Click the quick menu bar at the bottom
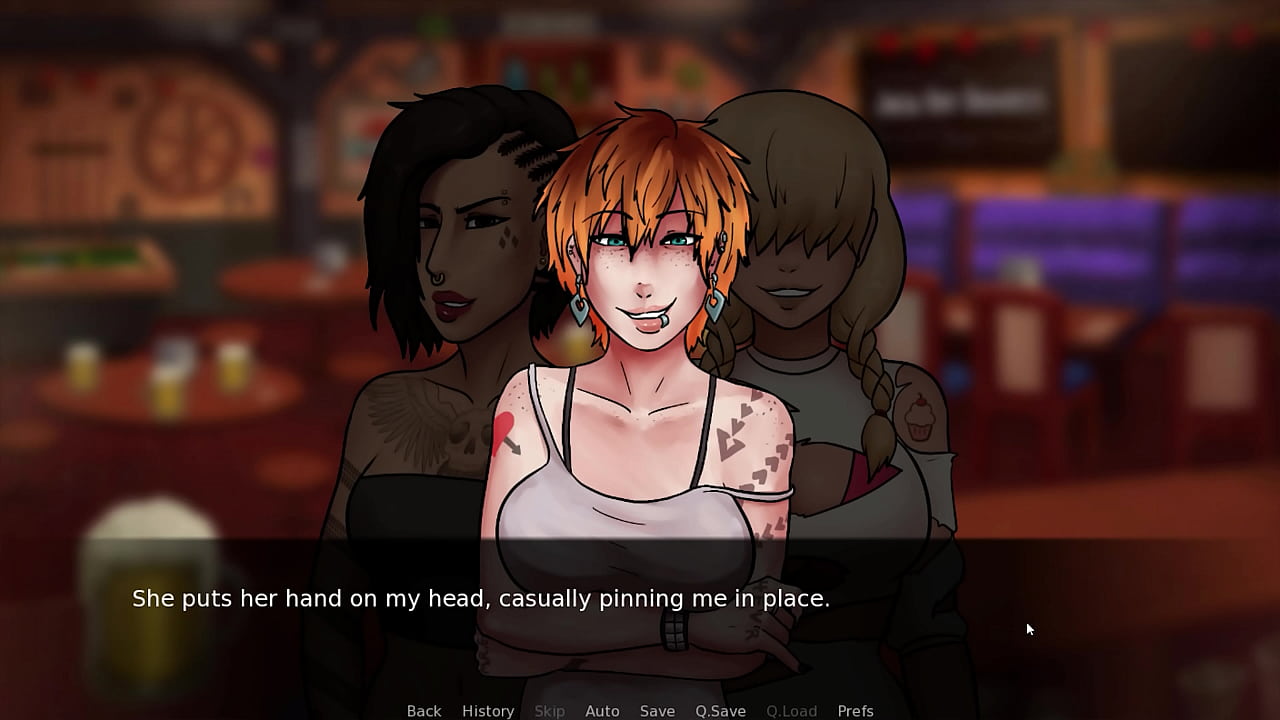This screenshot has width=1280, height=720. (x=640, y=710)
